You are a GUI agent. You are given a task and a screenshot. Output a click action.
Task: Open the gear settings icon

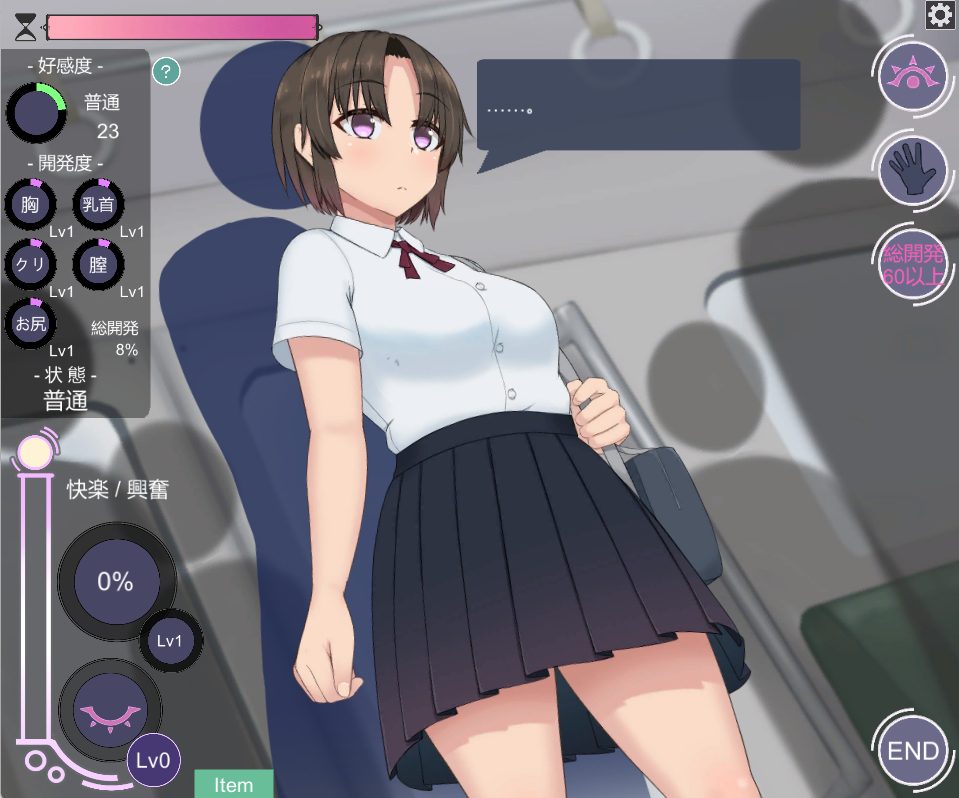click(x=939, y=15)
